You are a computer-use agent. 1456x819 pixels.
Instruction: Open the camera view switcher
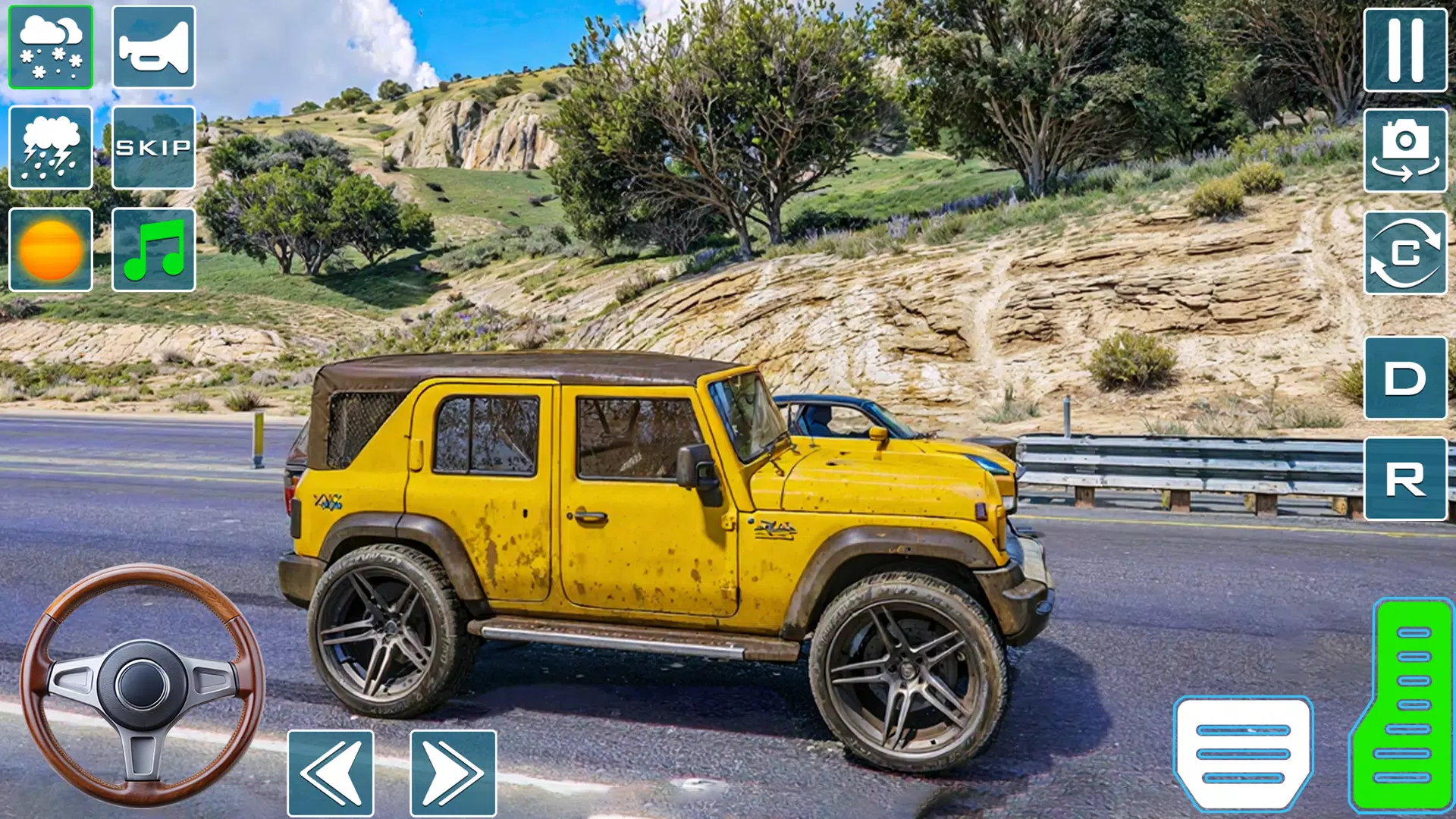[x=1407, y=149]
